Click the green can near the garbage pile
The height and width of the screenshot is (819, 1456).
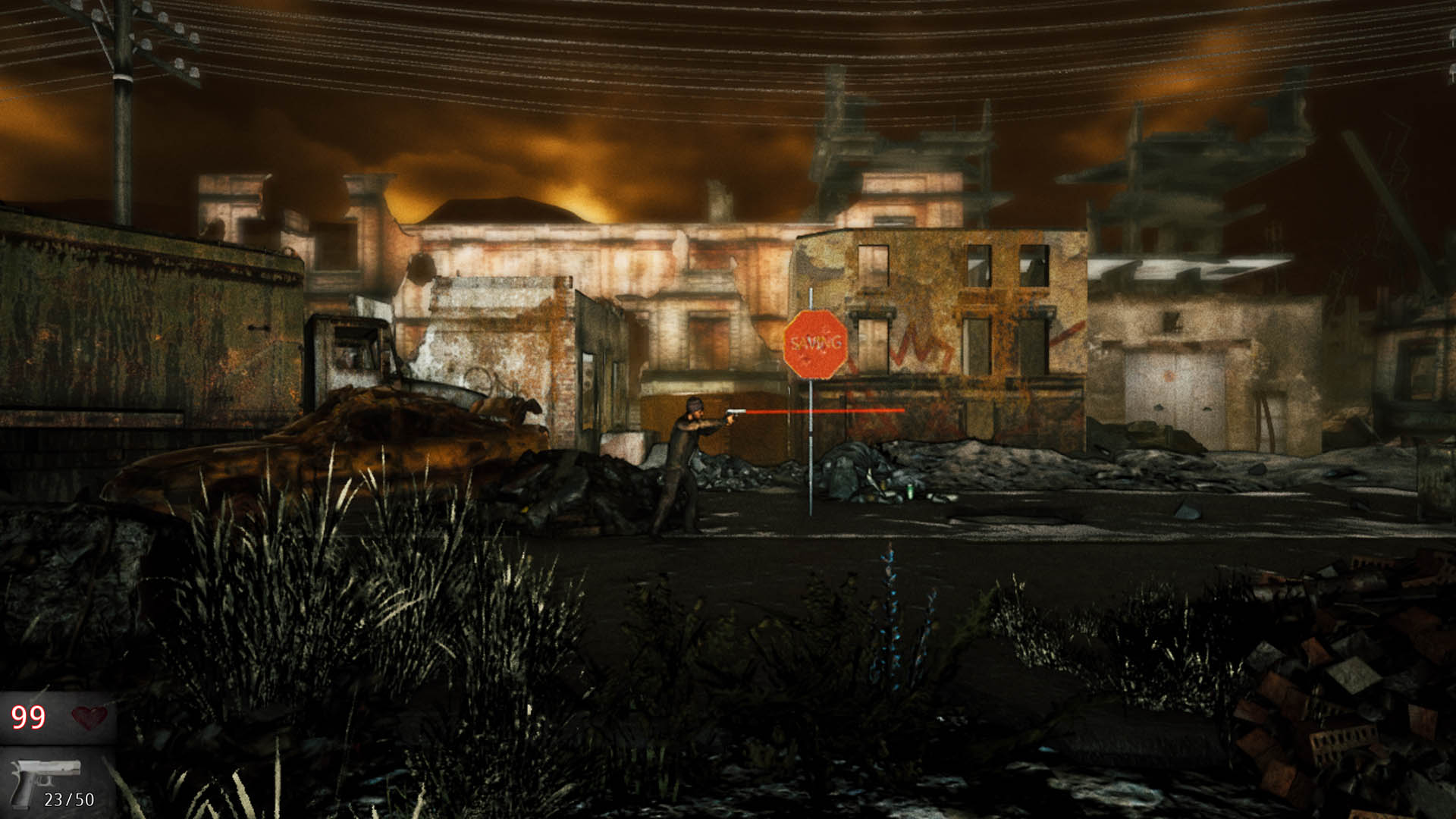click(910, 491)
